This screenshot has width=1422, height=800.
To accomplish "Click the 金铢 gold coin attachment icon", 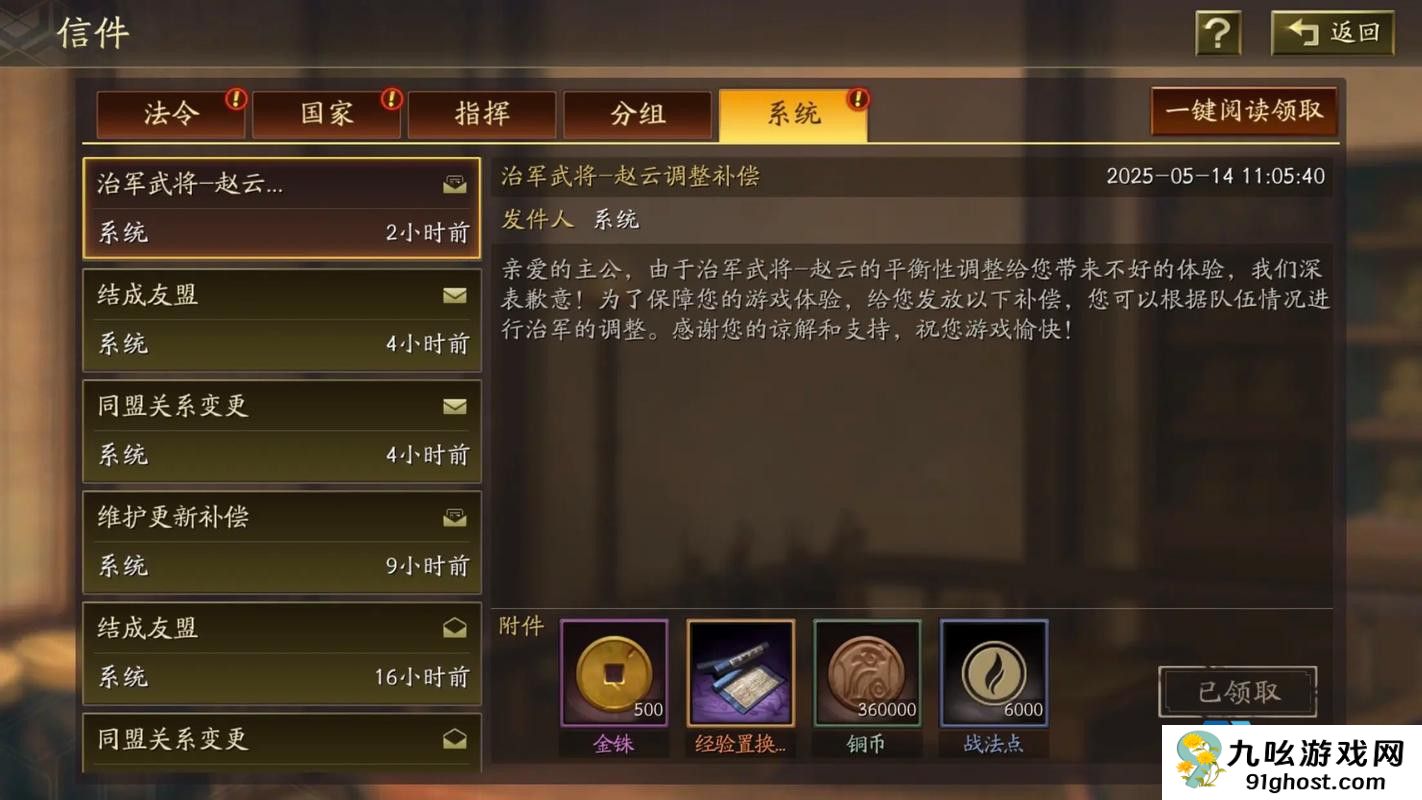I will (x=613, y=670).
